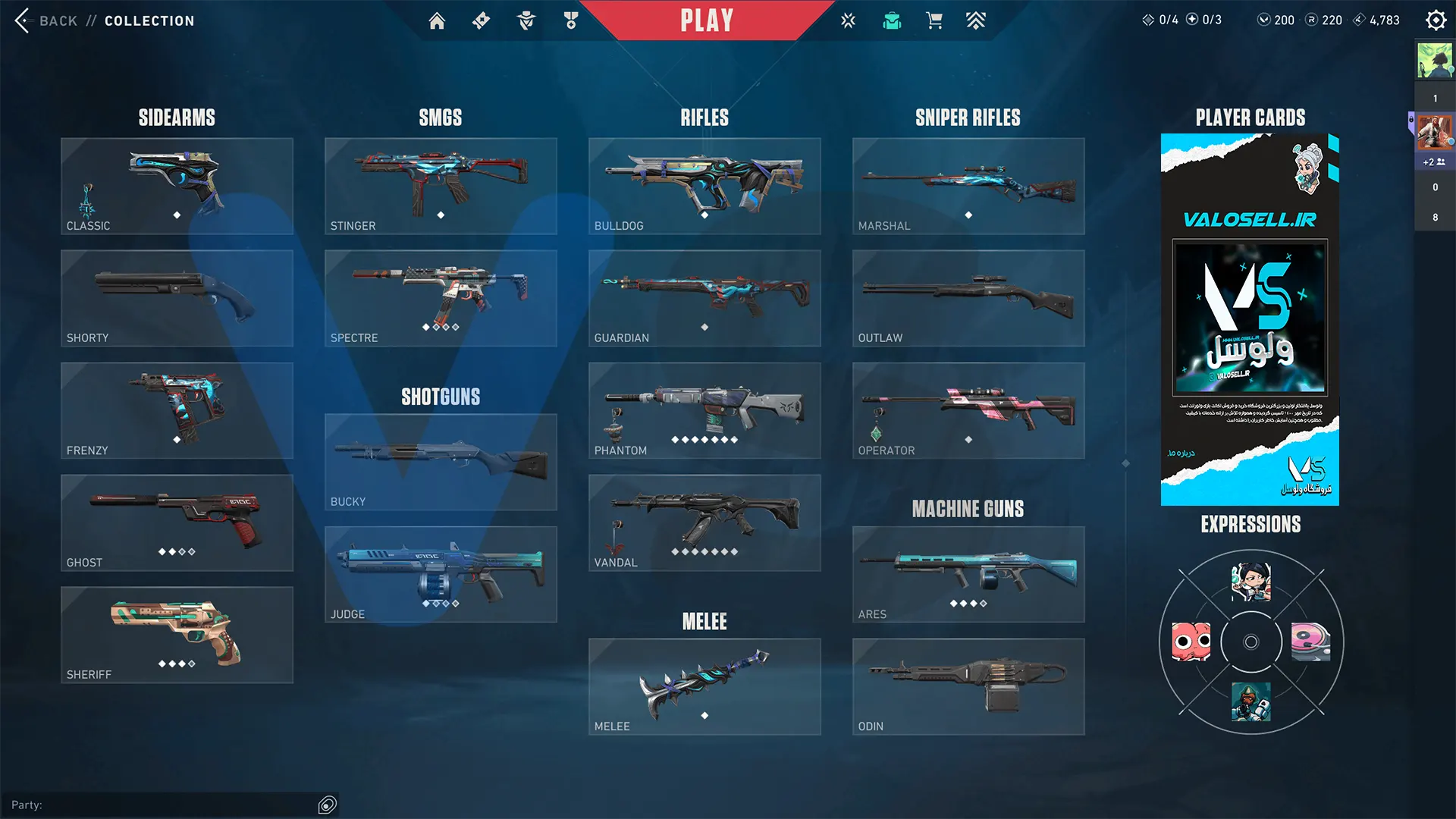Viewport: 1456px width, 819px height.
Task: Select the red octopus spray in expressions wheel
Action: click(1191, 642)
